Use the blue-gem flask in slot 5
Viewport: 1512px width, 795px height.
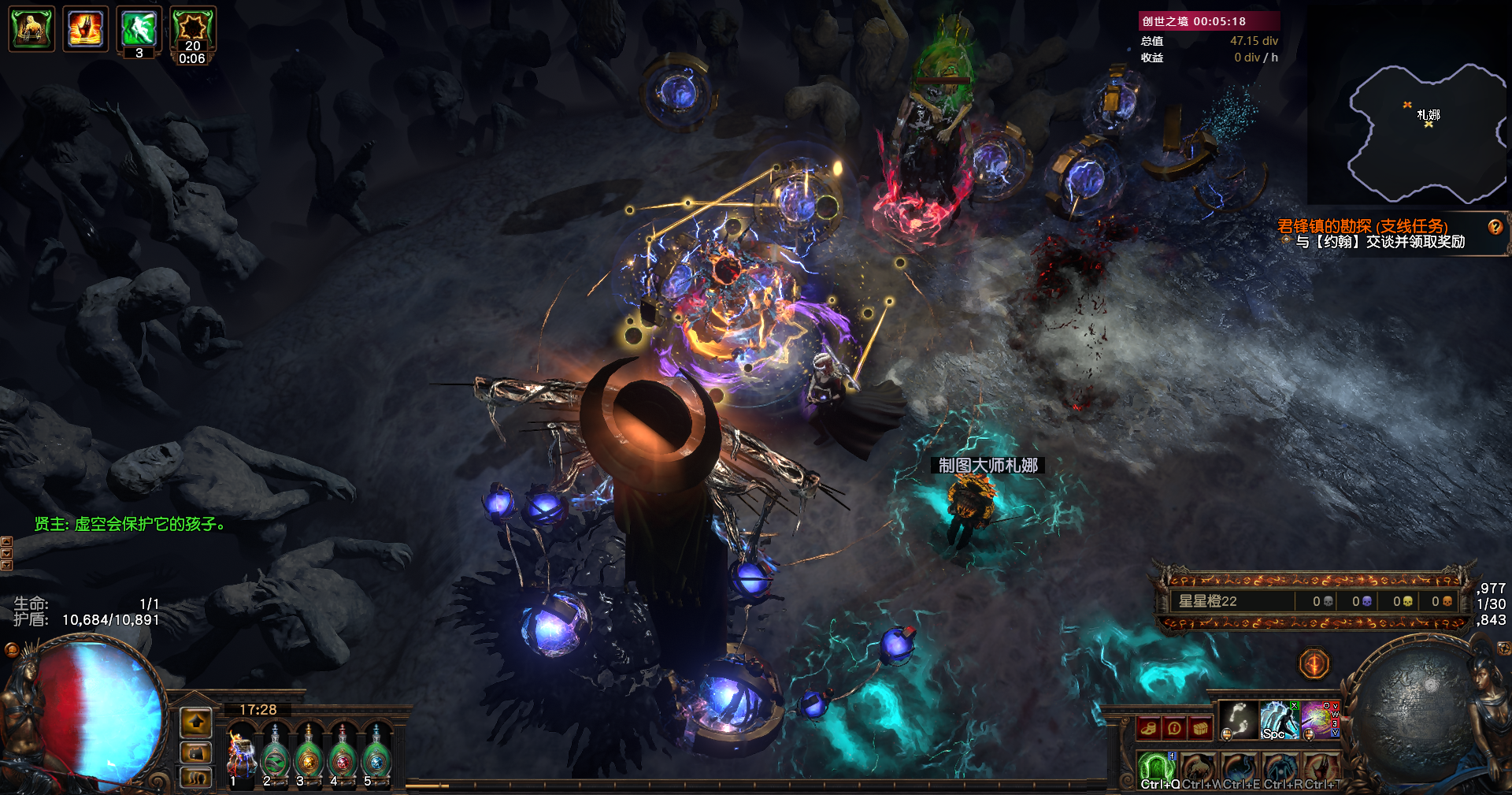point(376,756)
